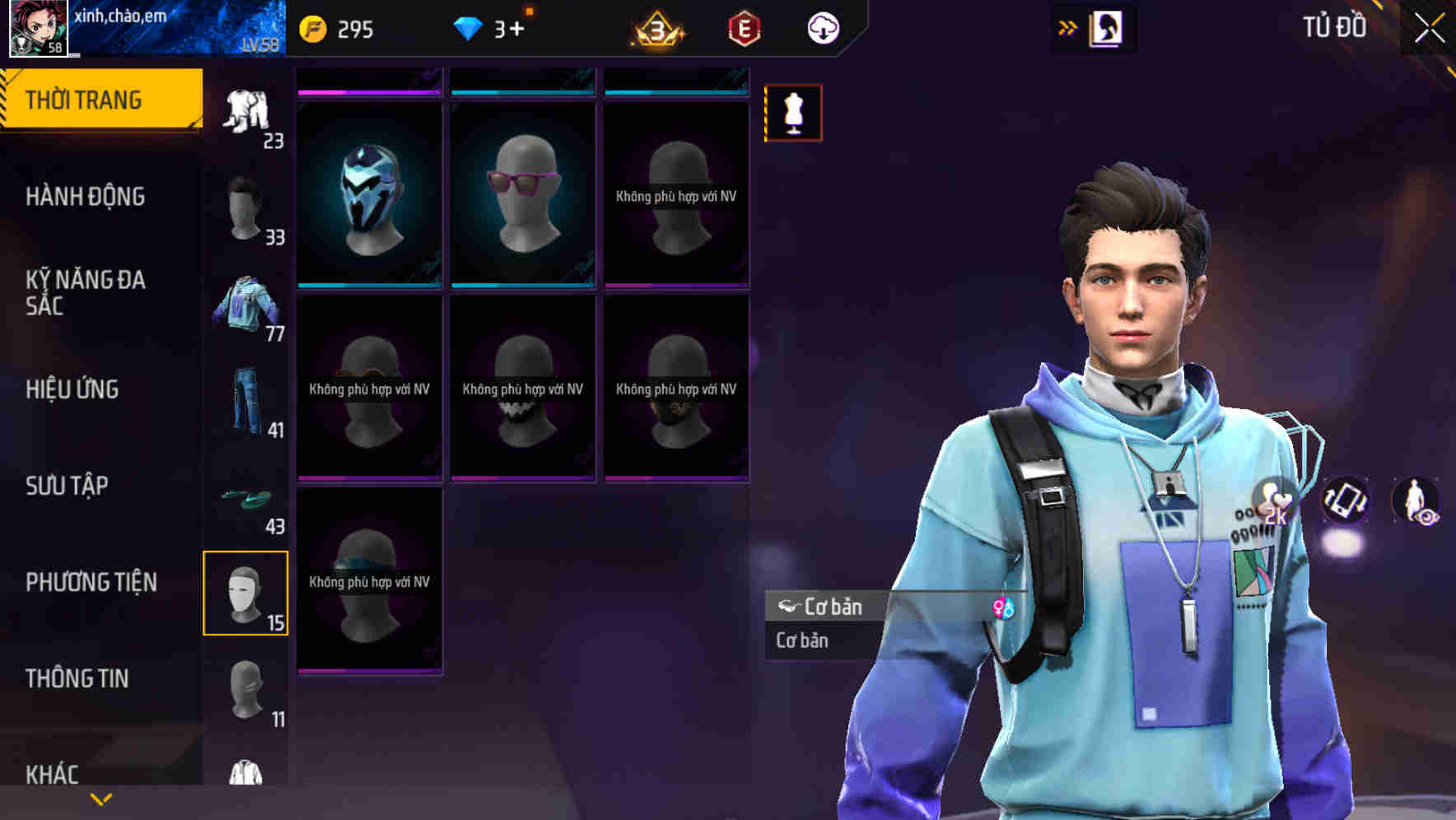
Task: Expand more categories with the yellow down chevron
Action: coord(100,798)
